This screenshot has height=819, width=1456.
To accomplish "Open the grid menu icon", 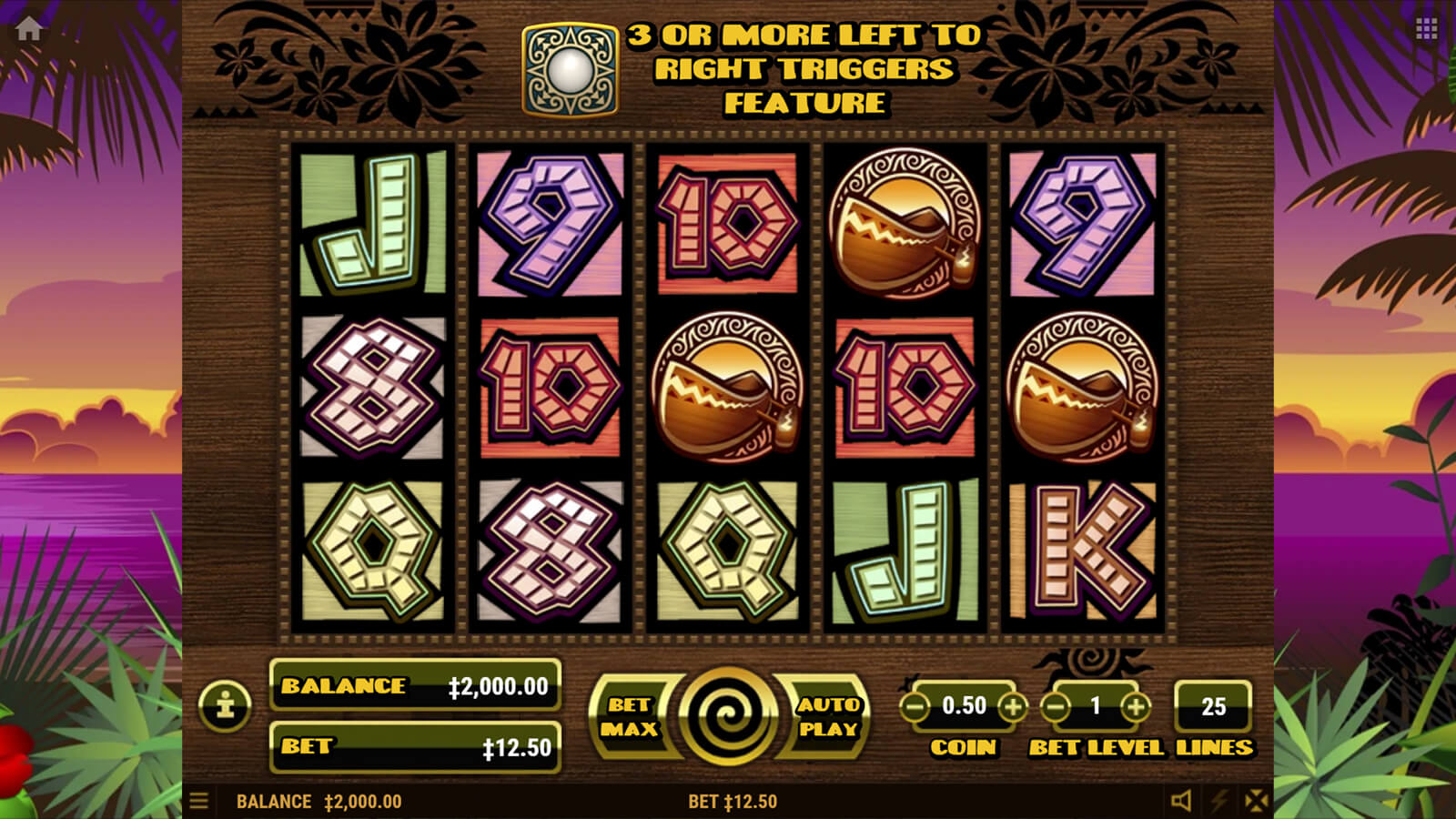I will [1426, 29].
